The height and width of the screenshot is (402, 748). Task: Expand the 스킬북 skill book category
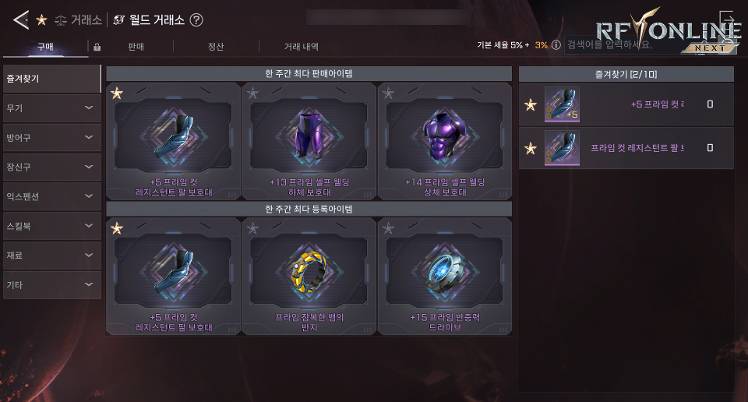pos(51,226)
